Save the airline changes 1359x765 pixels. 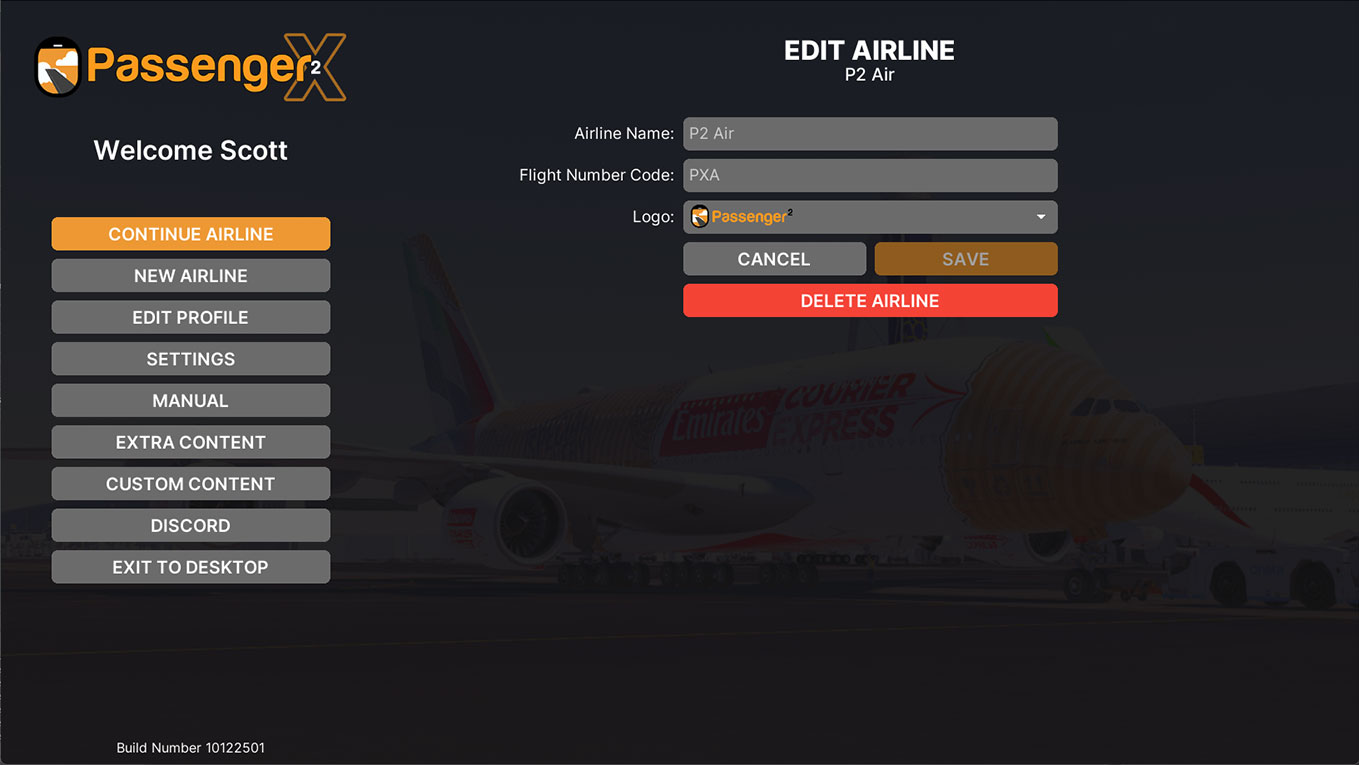[x=965, y=259]
